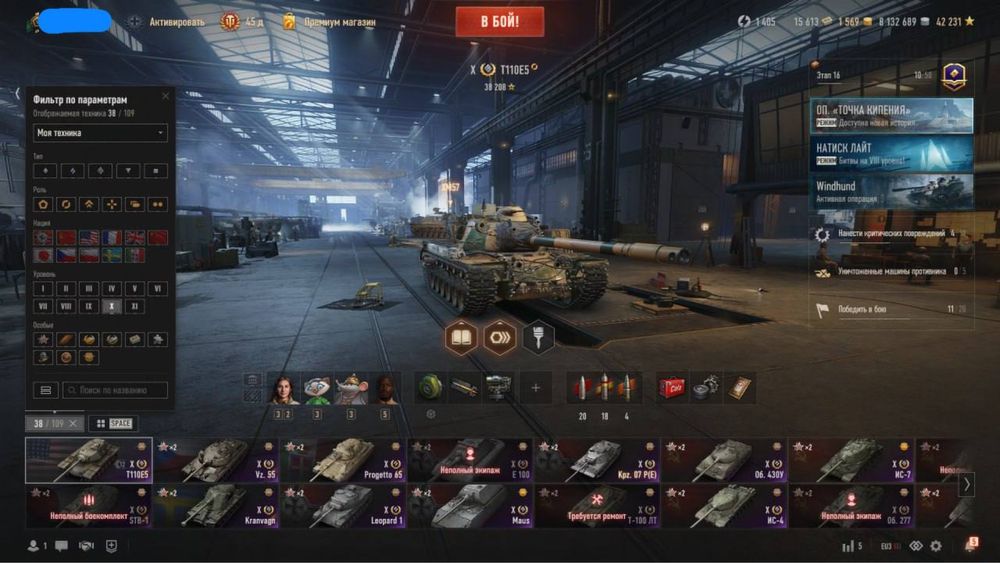The width and height of the screenshot is (1000, 563).
Task: Open the paintbrush exterior customization button
Action: 538,338
